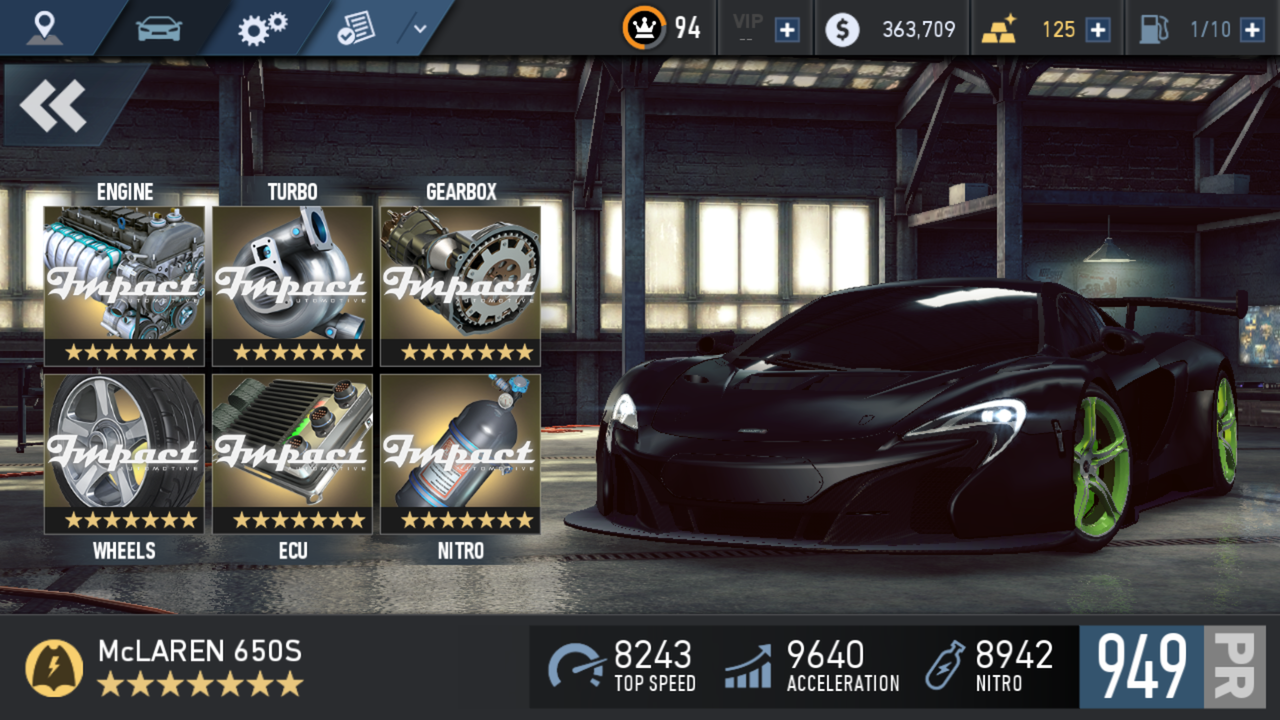Open the Wheels upgrade slot
Viewport: 1280px width, 720px height.
click(125, 452)
